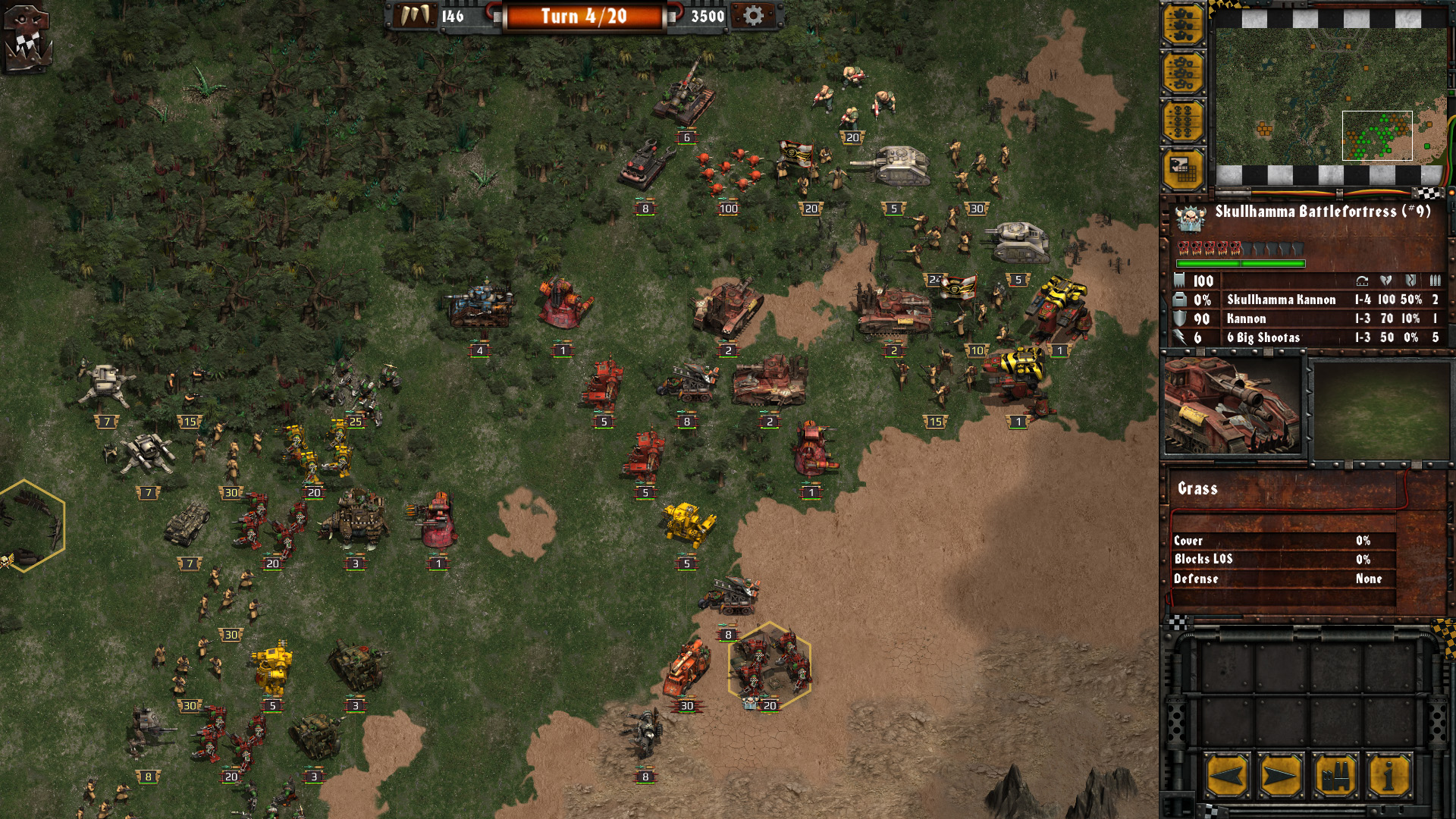Select the wheeled vehicles unit filter icon
Screen dimensions: 1456x819
(1185, 72)
